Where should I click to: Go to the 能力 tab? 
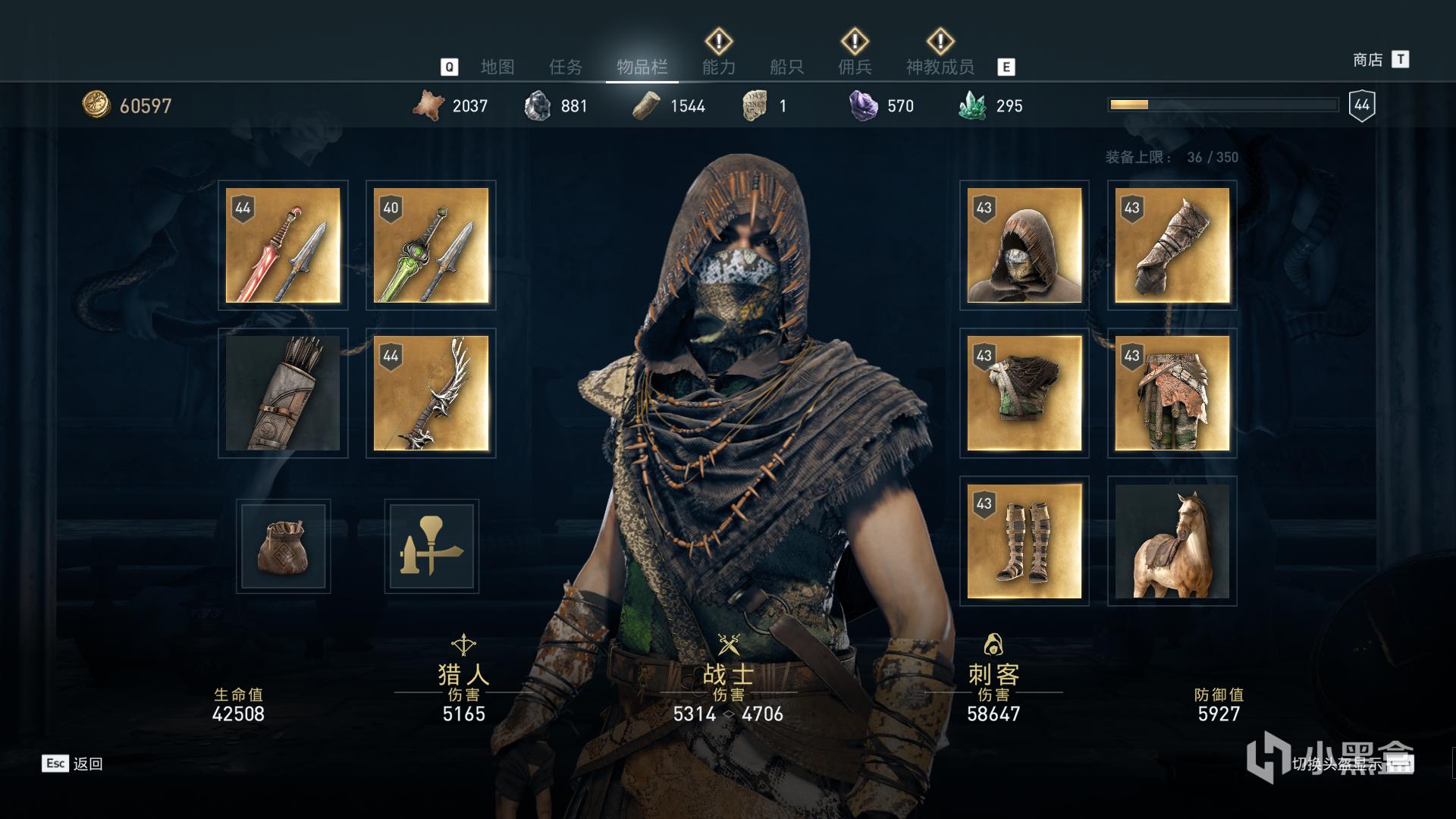tap(718, 67)
